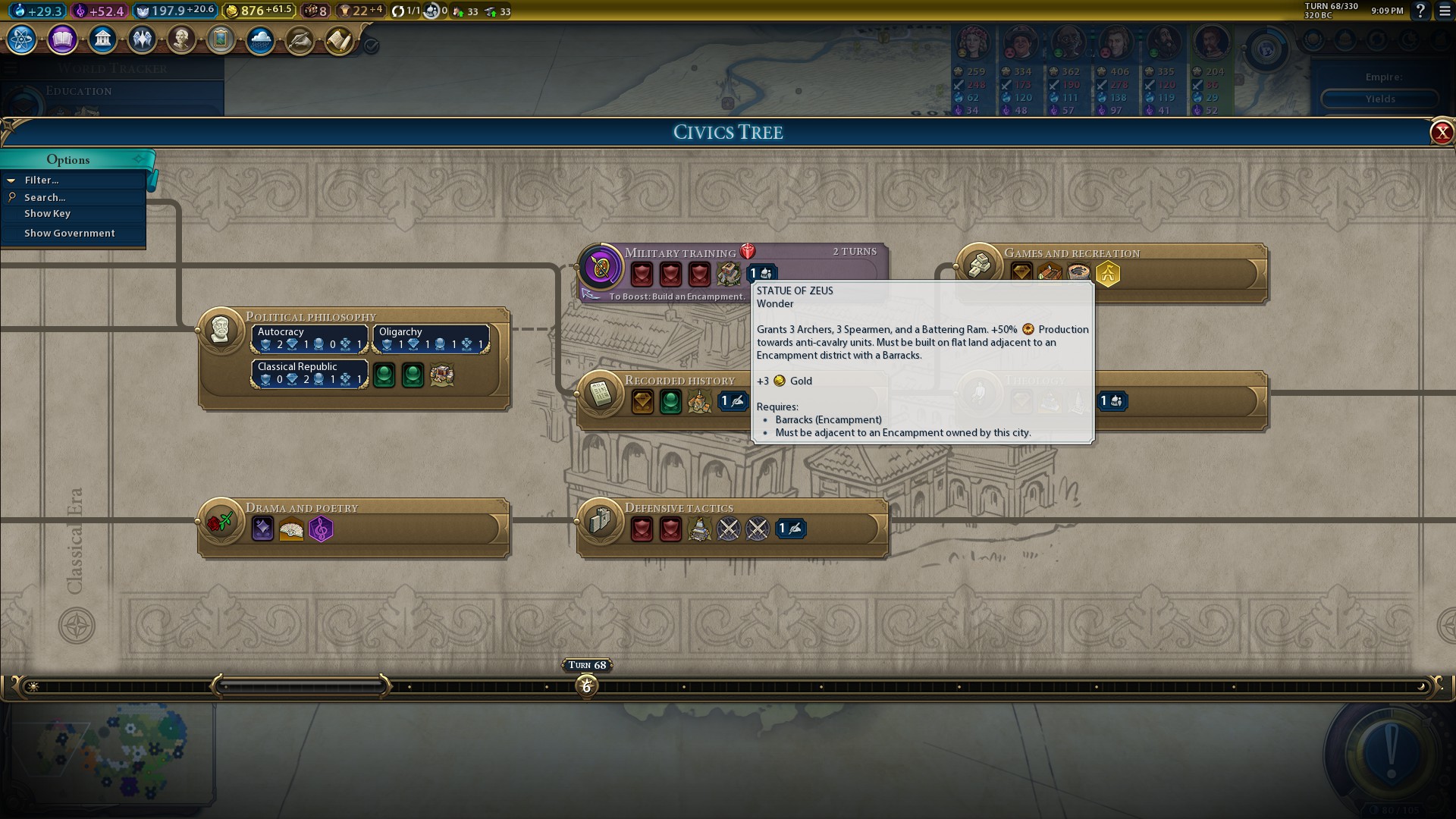Select the Military Training civic
1456x819 pixels.
(601, 268)
